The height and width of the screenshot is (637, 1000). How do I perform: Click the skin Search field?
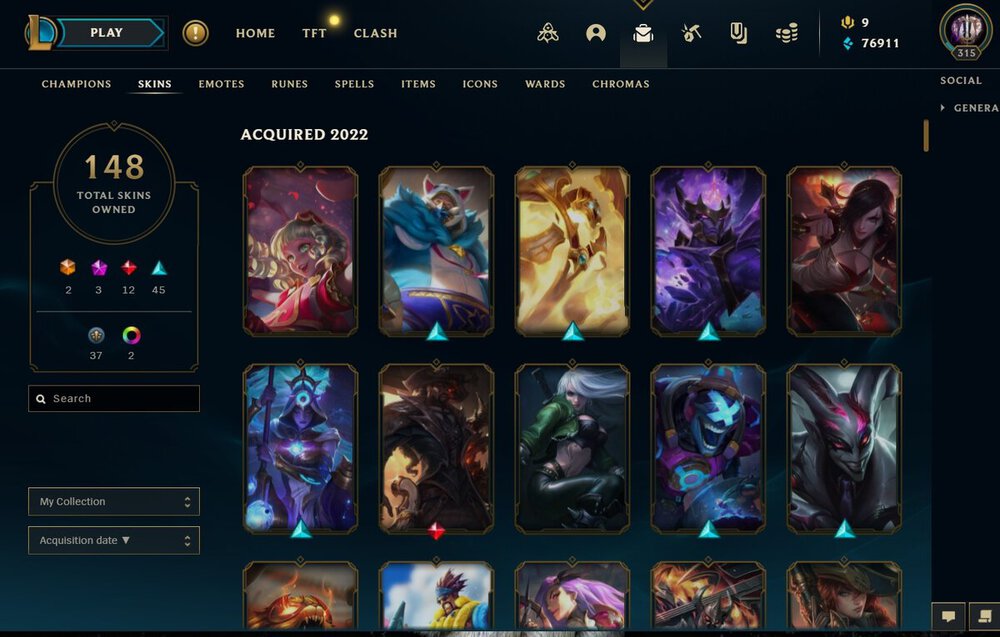(x=114, y=399)
